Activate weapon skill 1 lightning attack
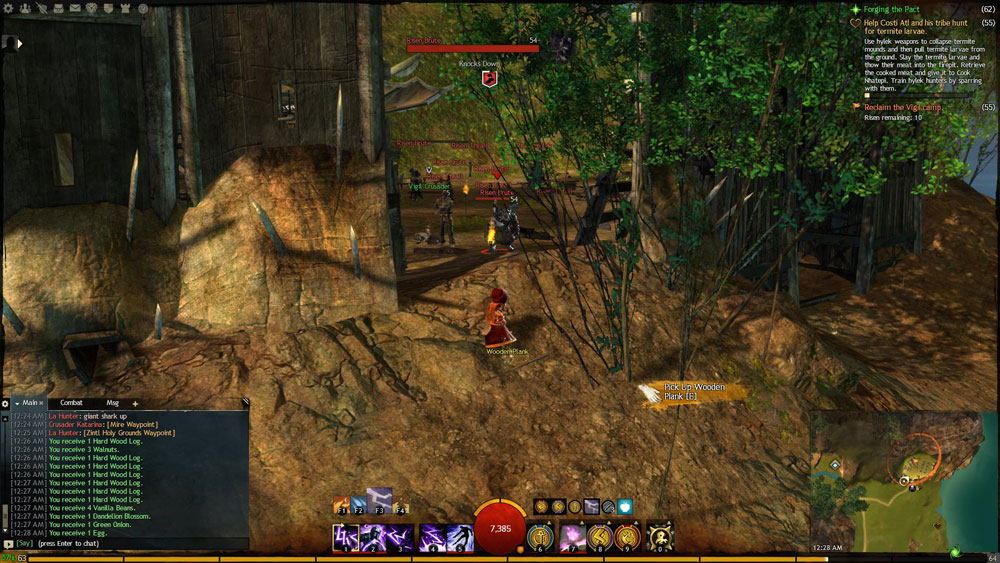Image resolution: width=1000 pixels, height=563 pixels. (345, 538)
